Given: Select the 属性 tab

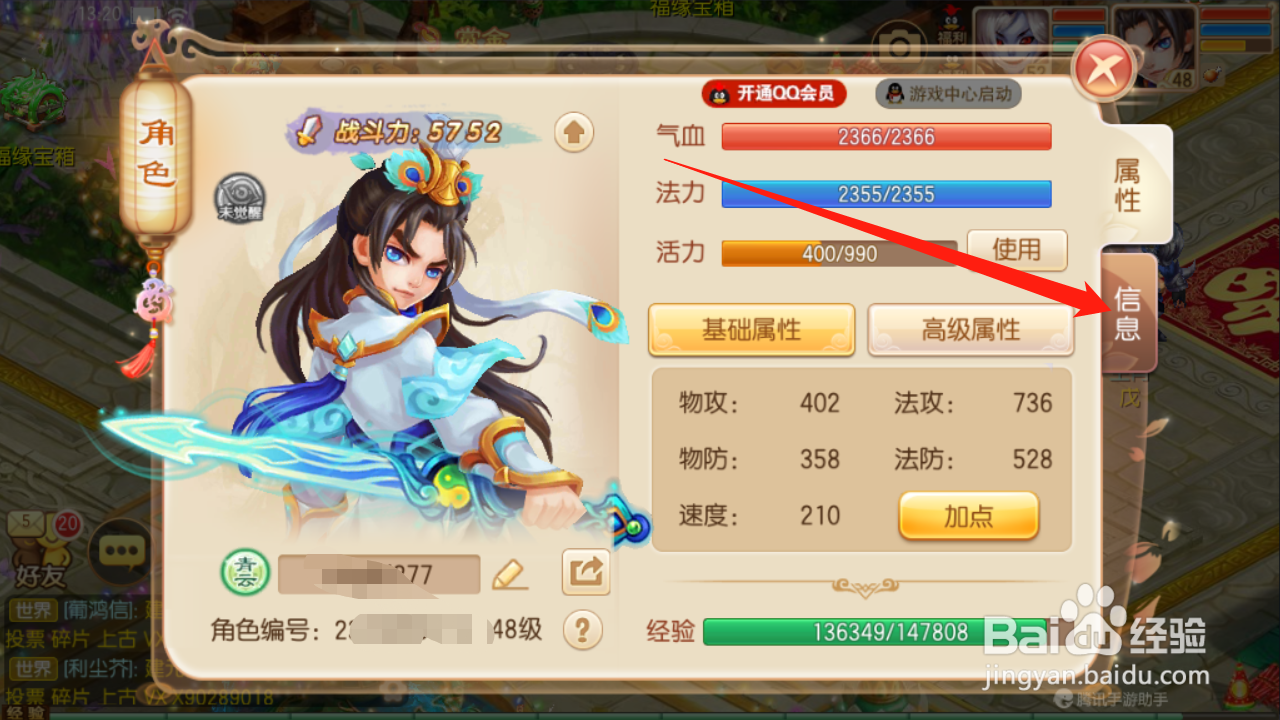Looking at the screenshot, I should tap(1127, 180).
